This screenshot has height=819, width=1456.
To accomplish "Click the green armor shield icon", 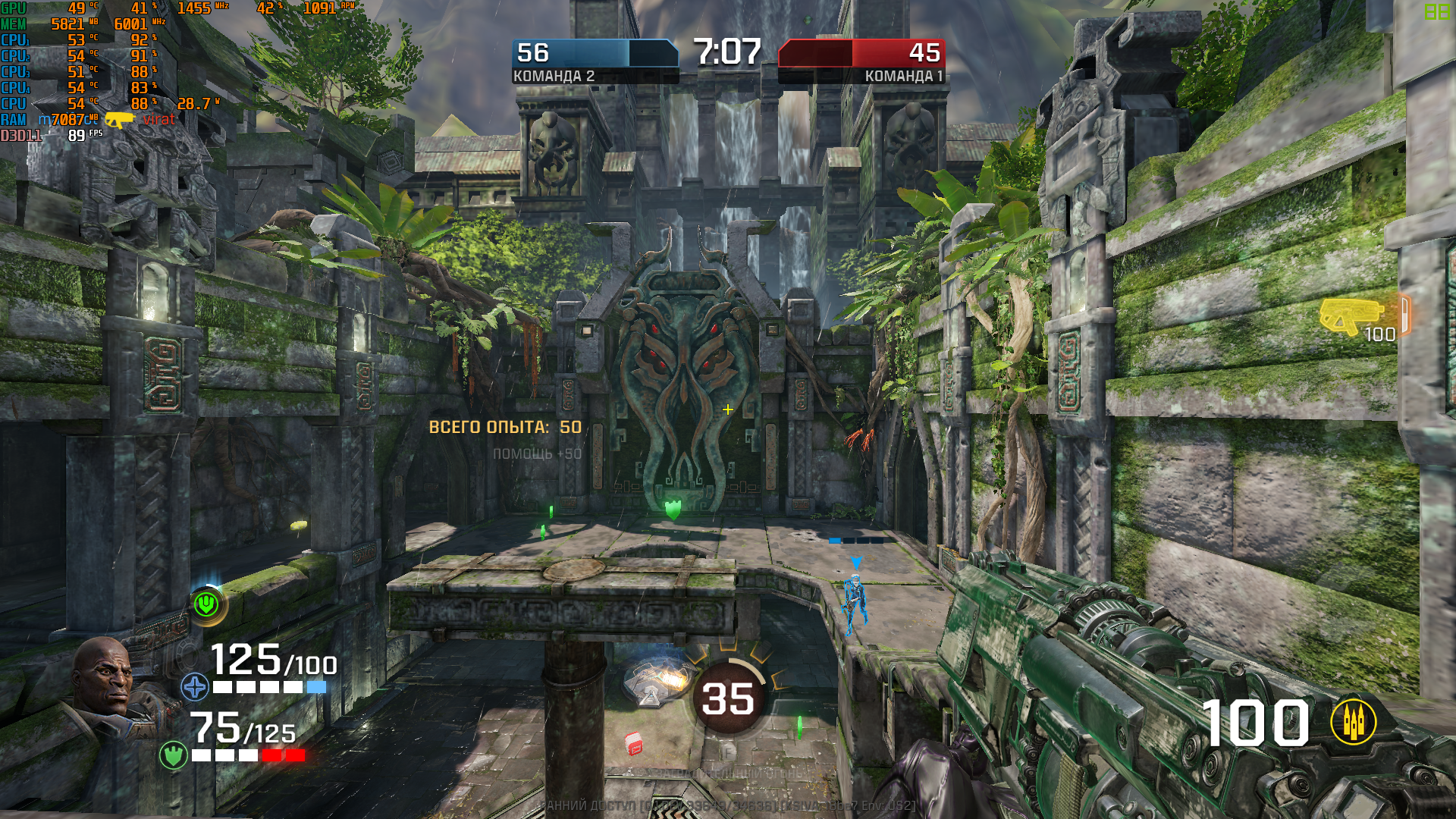I will pos(174,755).
